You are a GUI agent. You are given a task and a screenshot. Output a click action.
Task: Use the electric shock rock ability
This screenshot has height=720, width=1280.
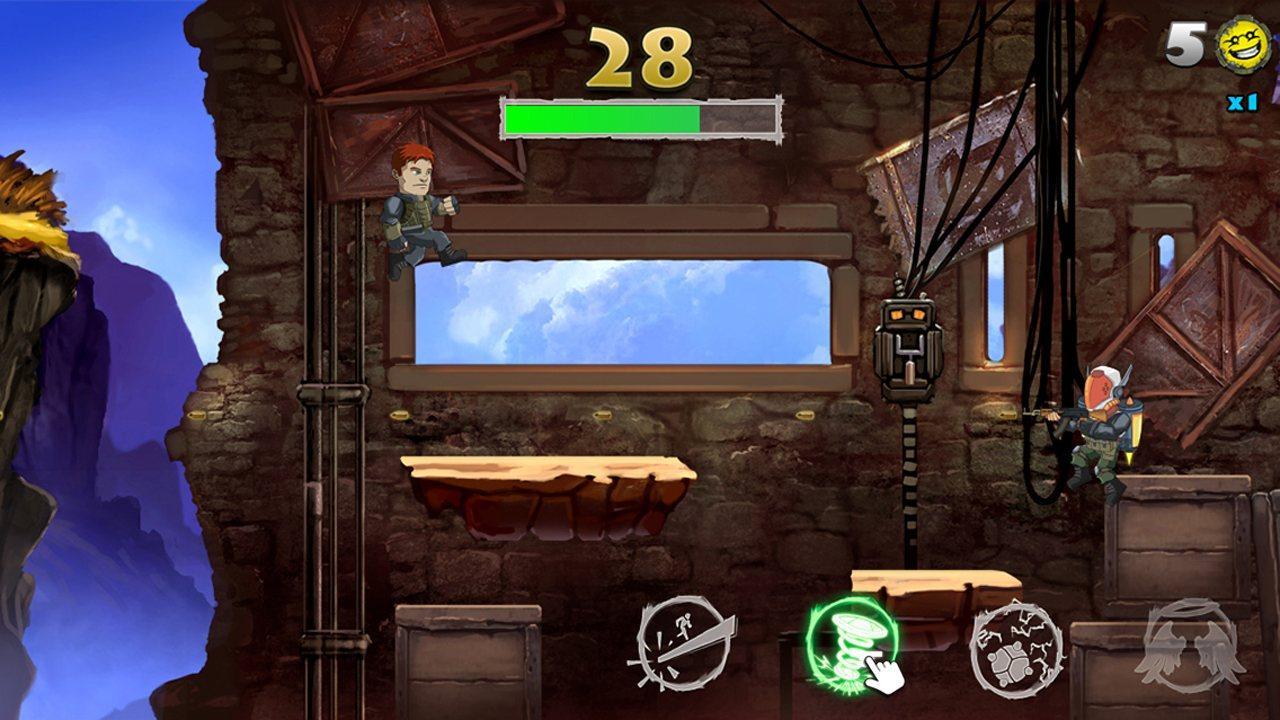pyautogui.click(x=1016, y=648)
